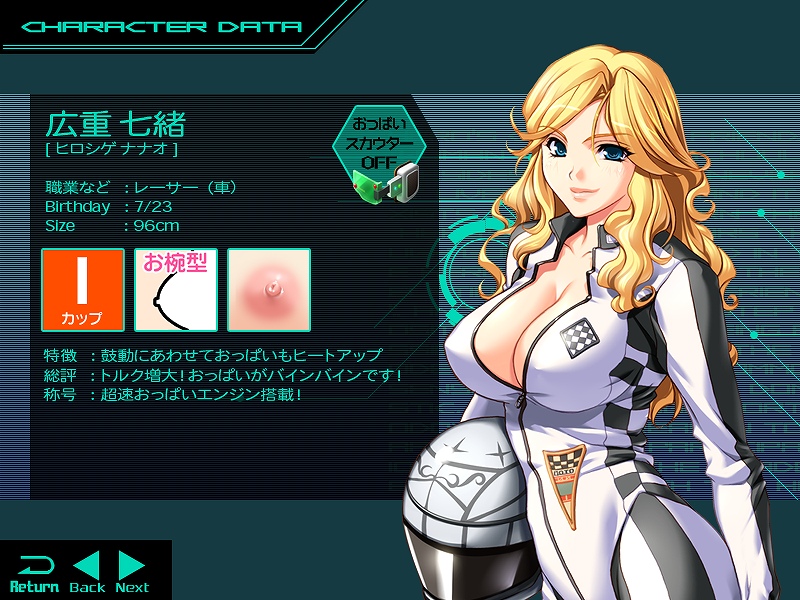Toggle the scouter OFF hexagon switch
This screenshot has width=800, height=600.
(380, 143)
